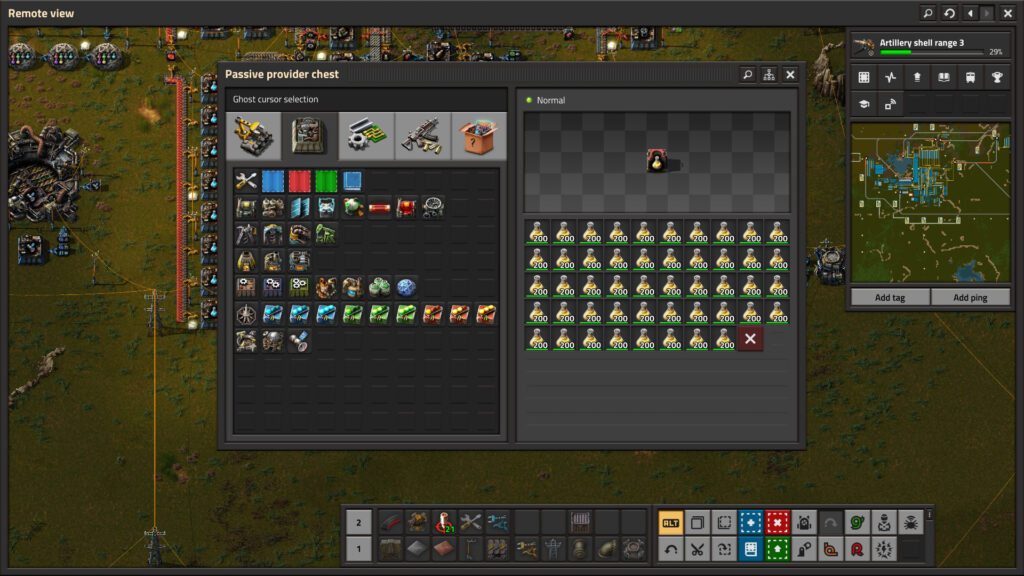Pick the green square item in crafting list
The image size is (1024, 576).
coord(326,181)
